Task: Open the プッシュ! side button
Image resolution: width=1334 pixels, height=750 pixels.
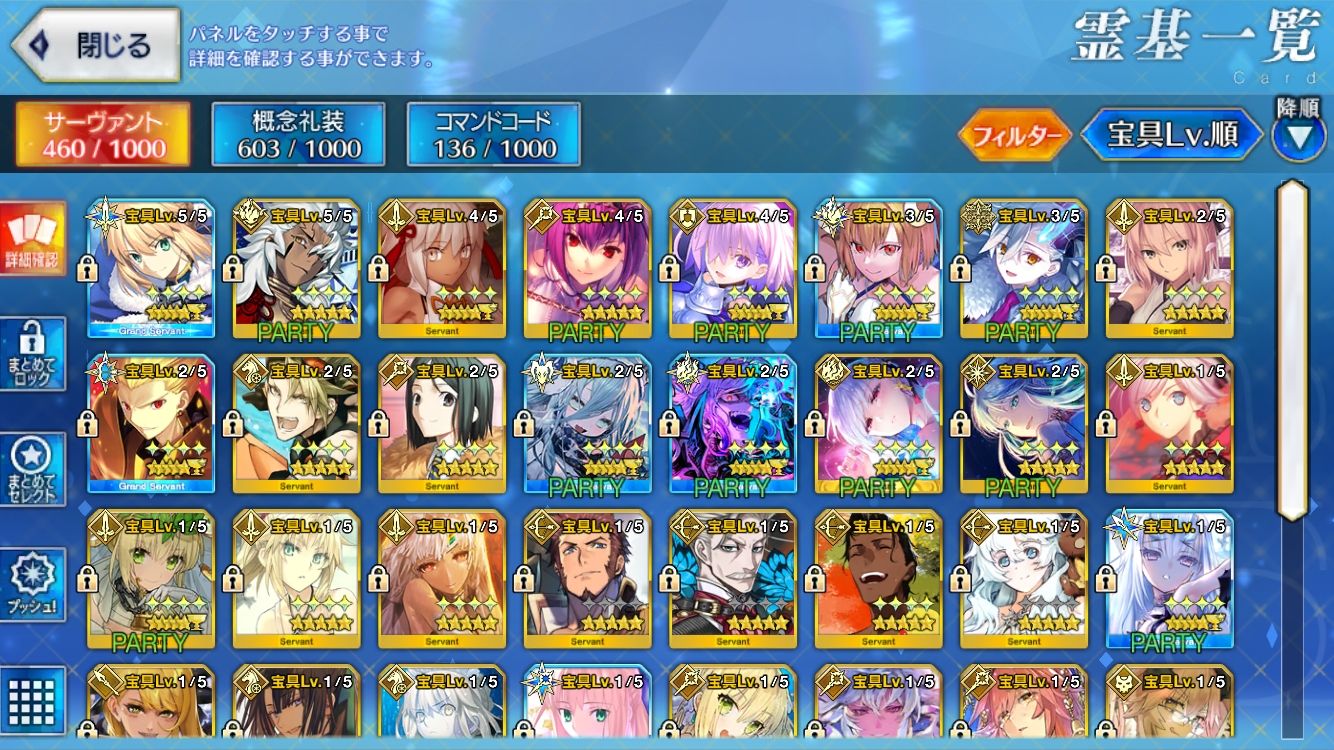Action: point(33,585)
